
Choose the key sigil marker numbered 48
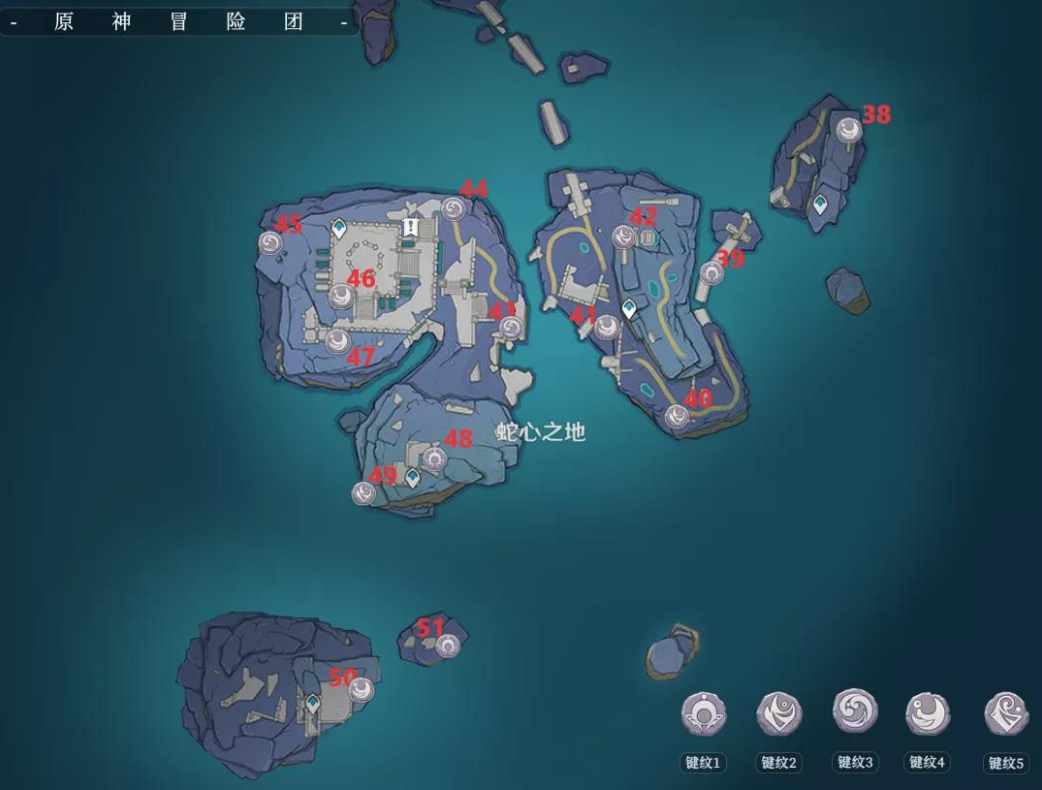(x=434, y=459)
